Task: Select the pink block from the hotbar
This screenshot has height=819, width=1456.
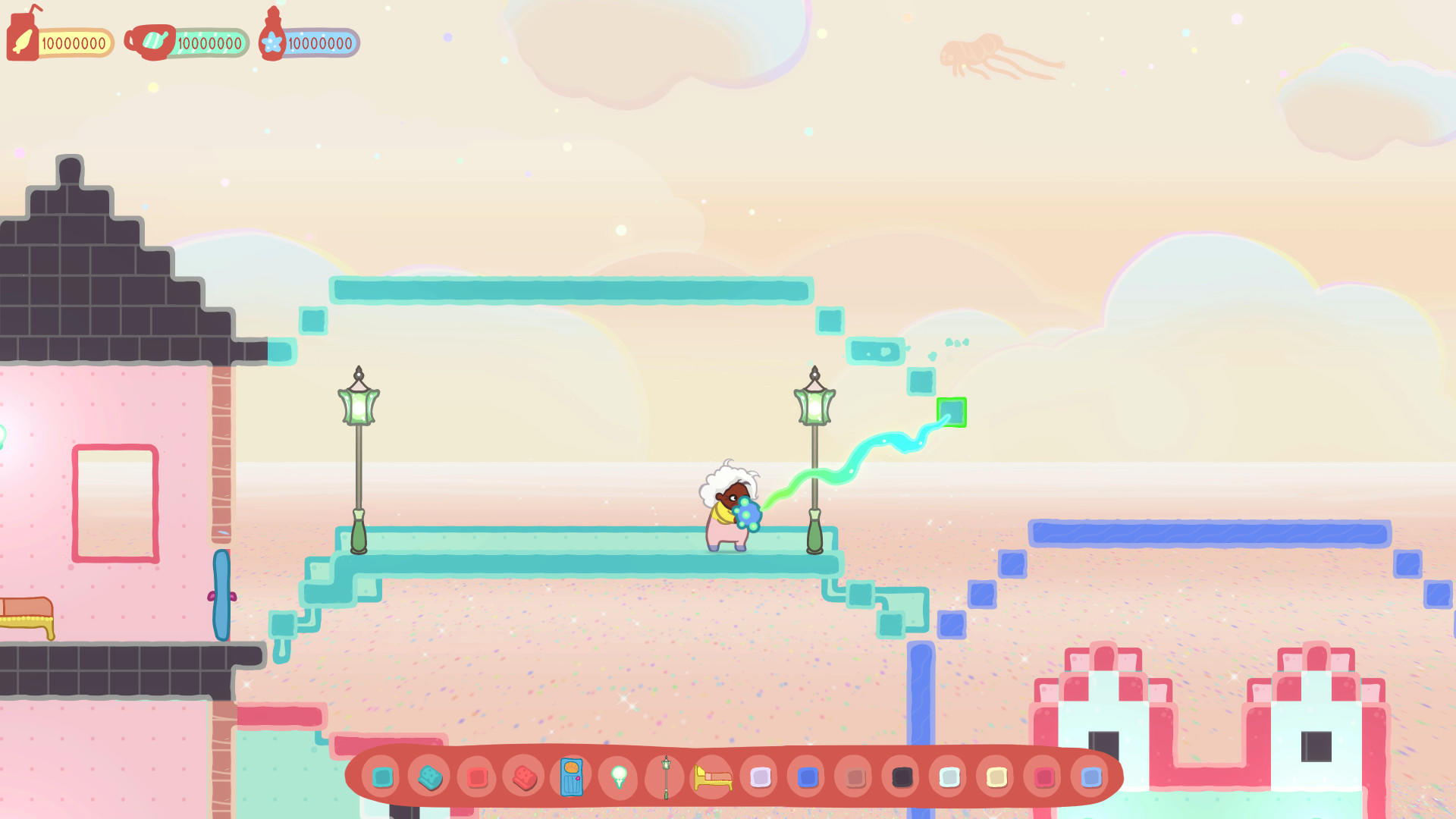Action: (476, 778)
